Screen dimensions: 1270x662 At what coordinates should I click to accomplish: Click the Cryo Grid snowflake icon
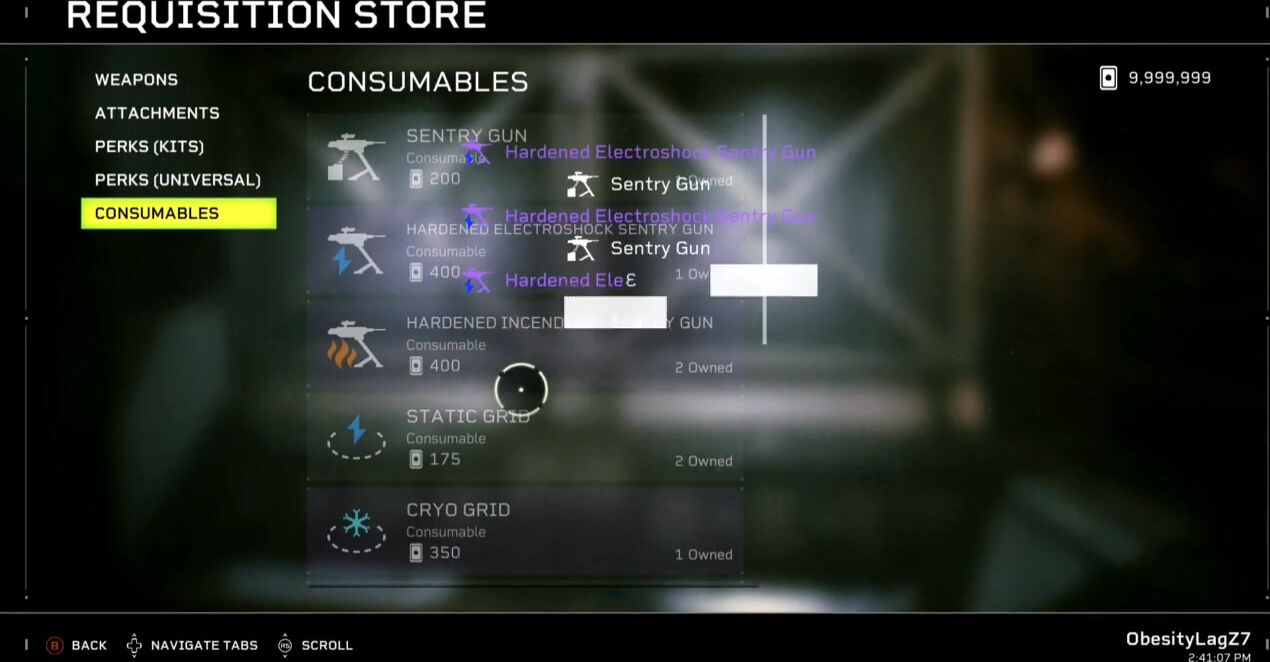coord(356,524)
